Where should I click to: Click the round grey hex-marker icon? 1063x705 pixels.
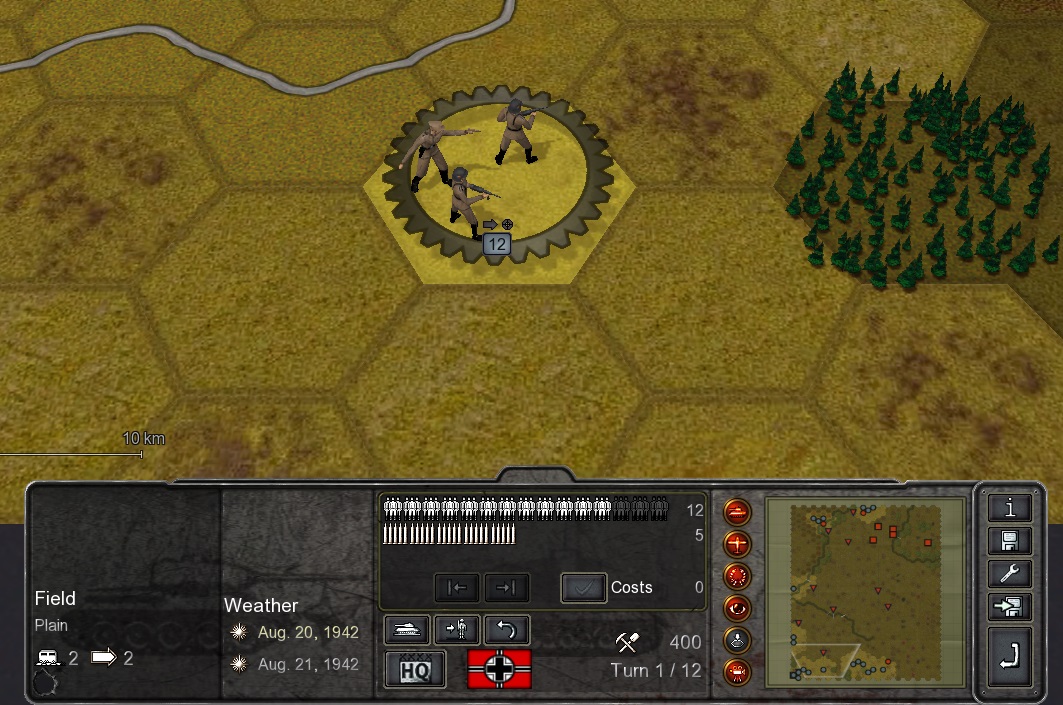point(738,640)
